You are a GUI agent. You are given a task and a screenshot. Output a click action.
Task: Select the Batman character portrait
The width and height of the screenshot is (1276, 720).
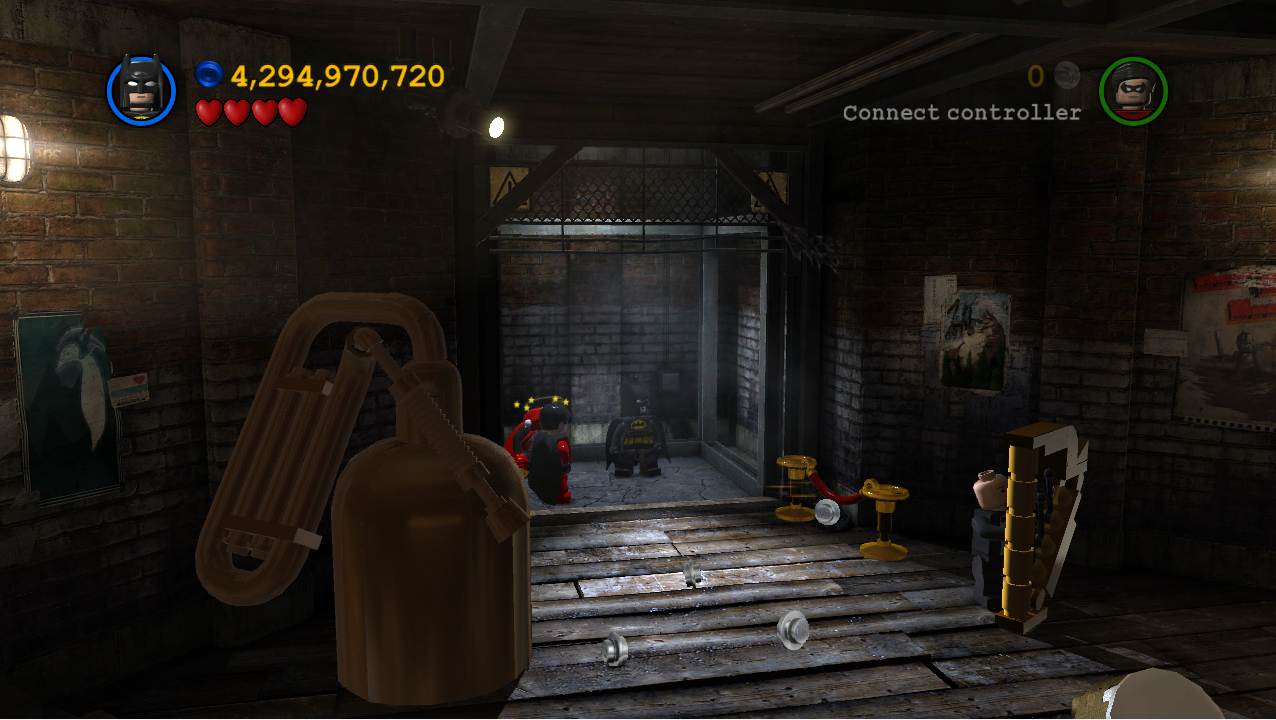click(141, 90)
